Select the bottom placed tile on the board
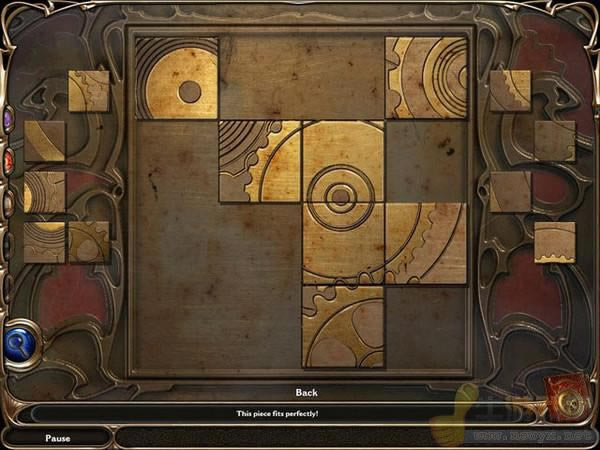600x450 pixels. (343, 326)
